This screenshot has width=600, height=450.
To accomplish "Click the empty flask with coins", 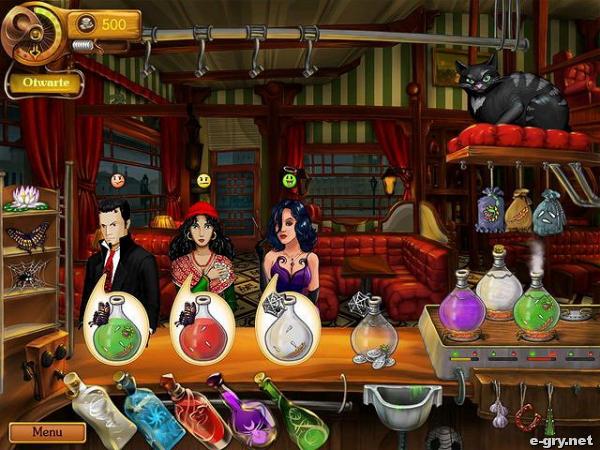I will click(374, 334).
